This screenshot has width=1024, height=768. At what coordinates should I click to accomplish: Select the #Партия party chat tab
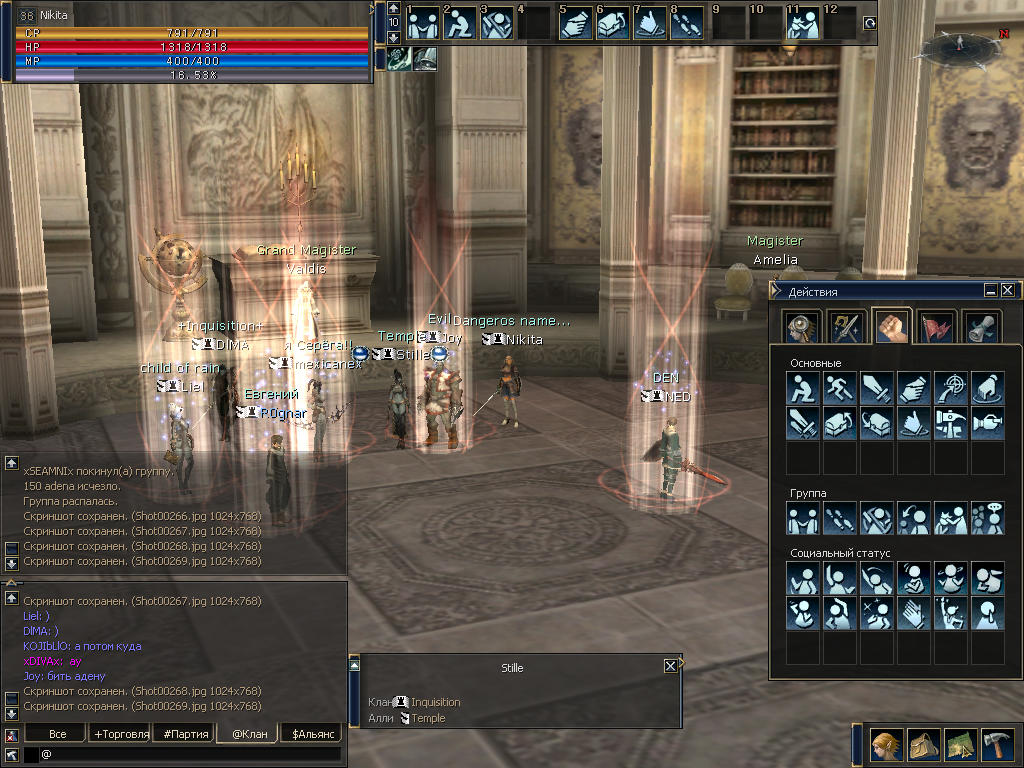[x=186, y=734]
